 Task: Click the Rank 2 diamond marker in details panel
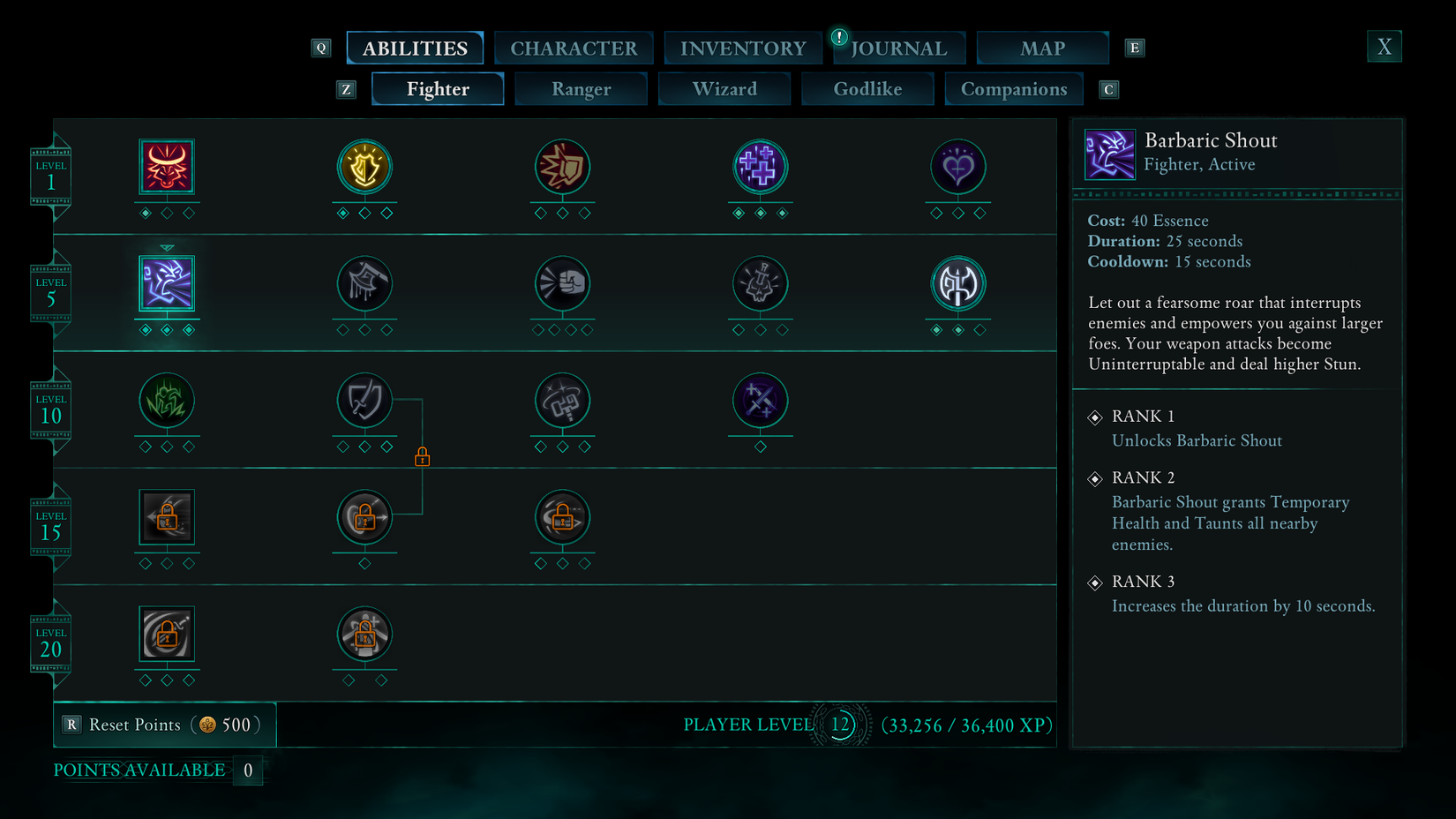(1096, 478)
